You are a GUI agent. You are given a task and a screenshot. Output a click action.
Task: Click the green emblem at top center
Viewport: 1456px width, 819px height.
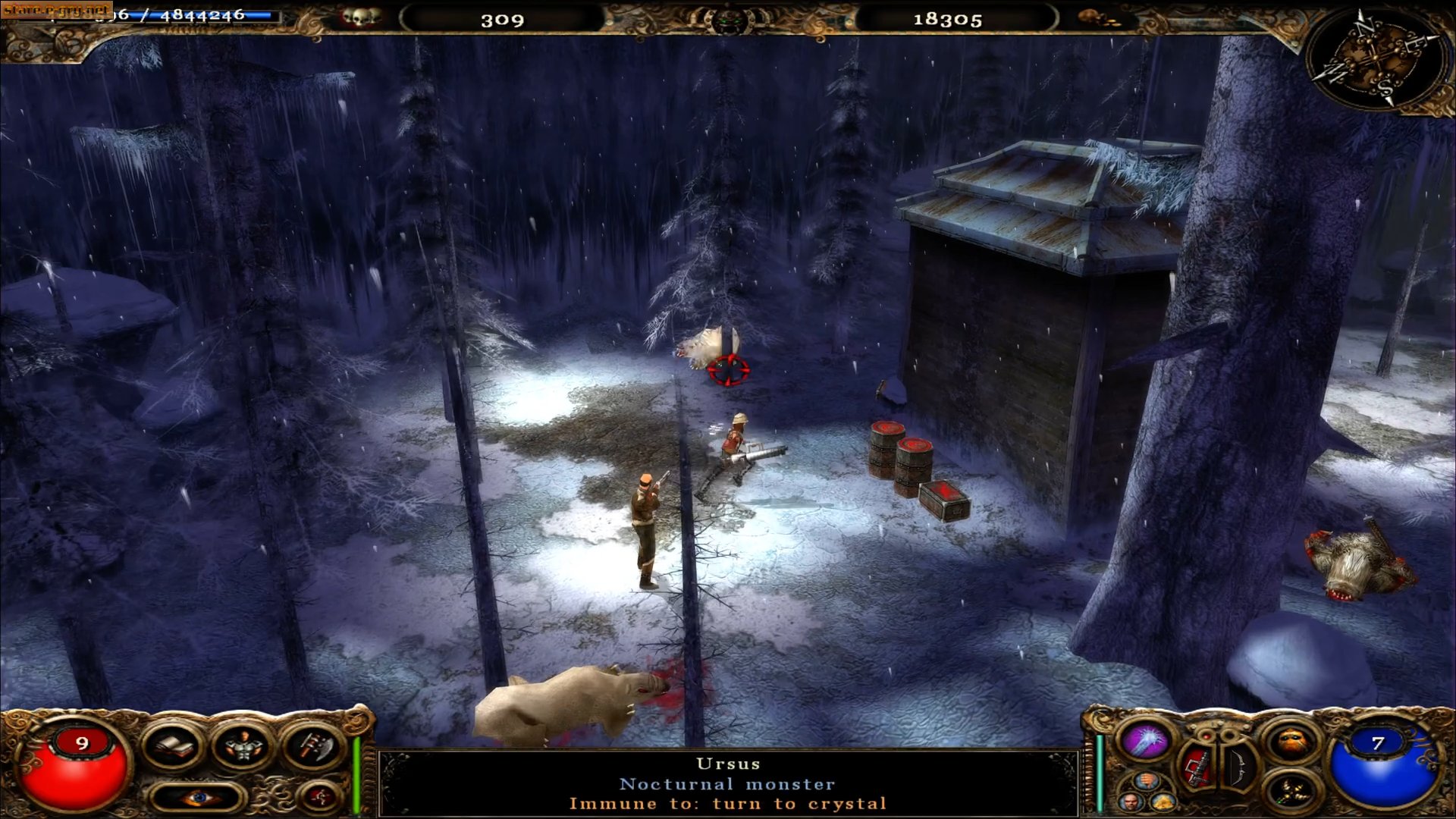click(729, 20)
